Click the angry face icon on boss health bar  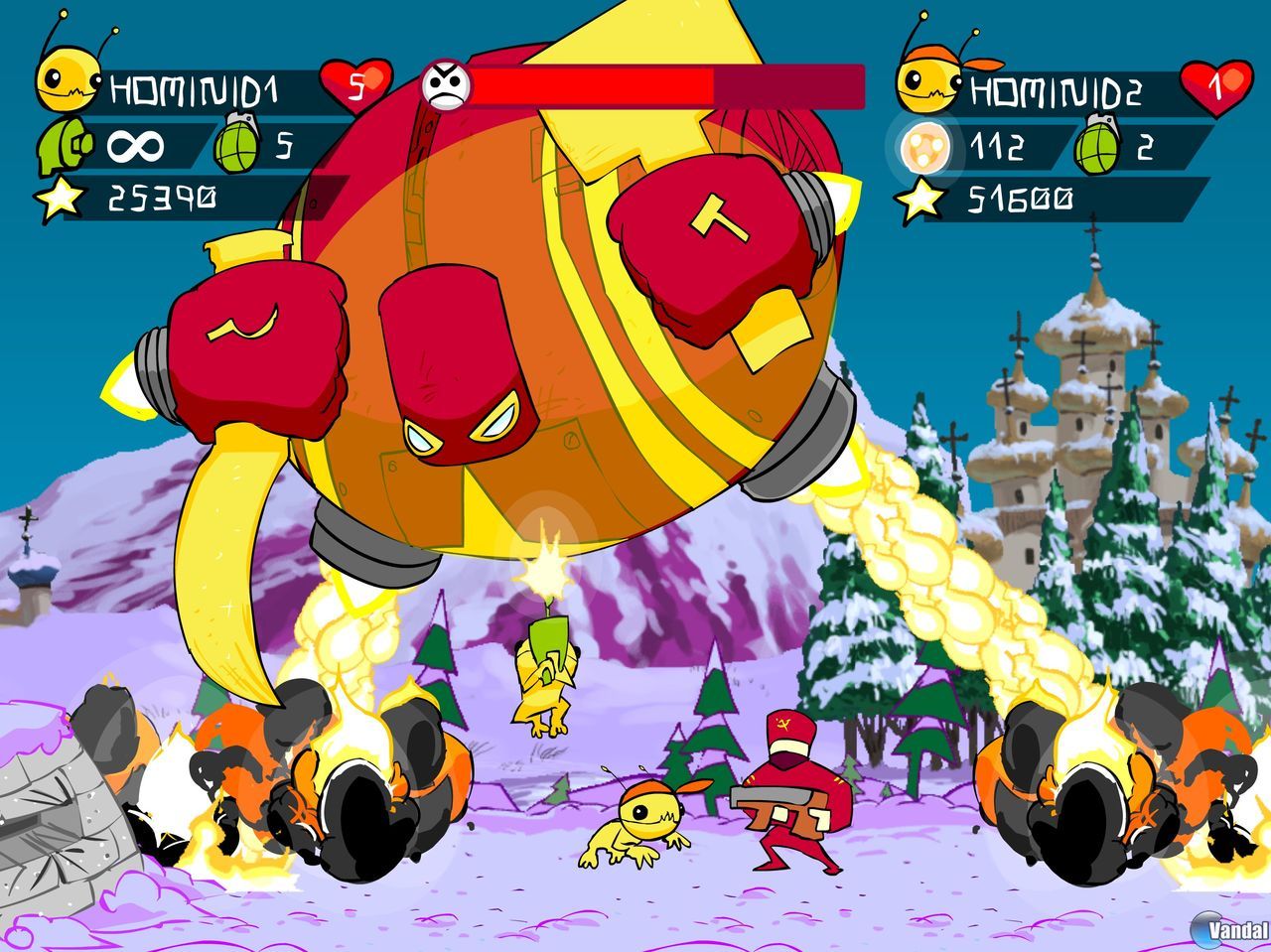449,83
